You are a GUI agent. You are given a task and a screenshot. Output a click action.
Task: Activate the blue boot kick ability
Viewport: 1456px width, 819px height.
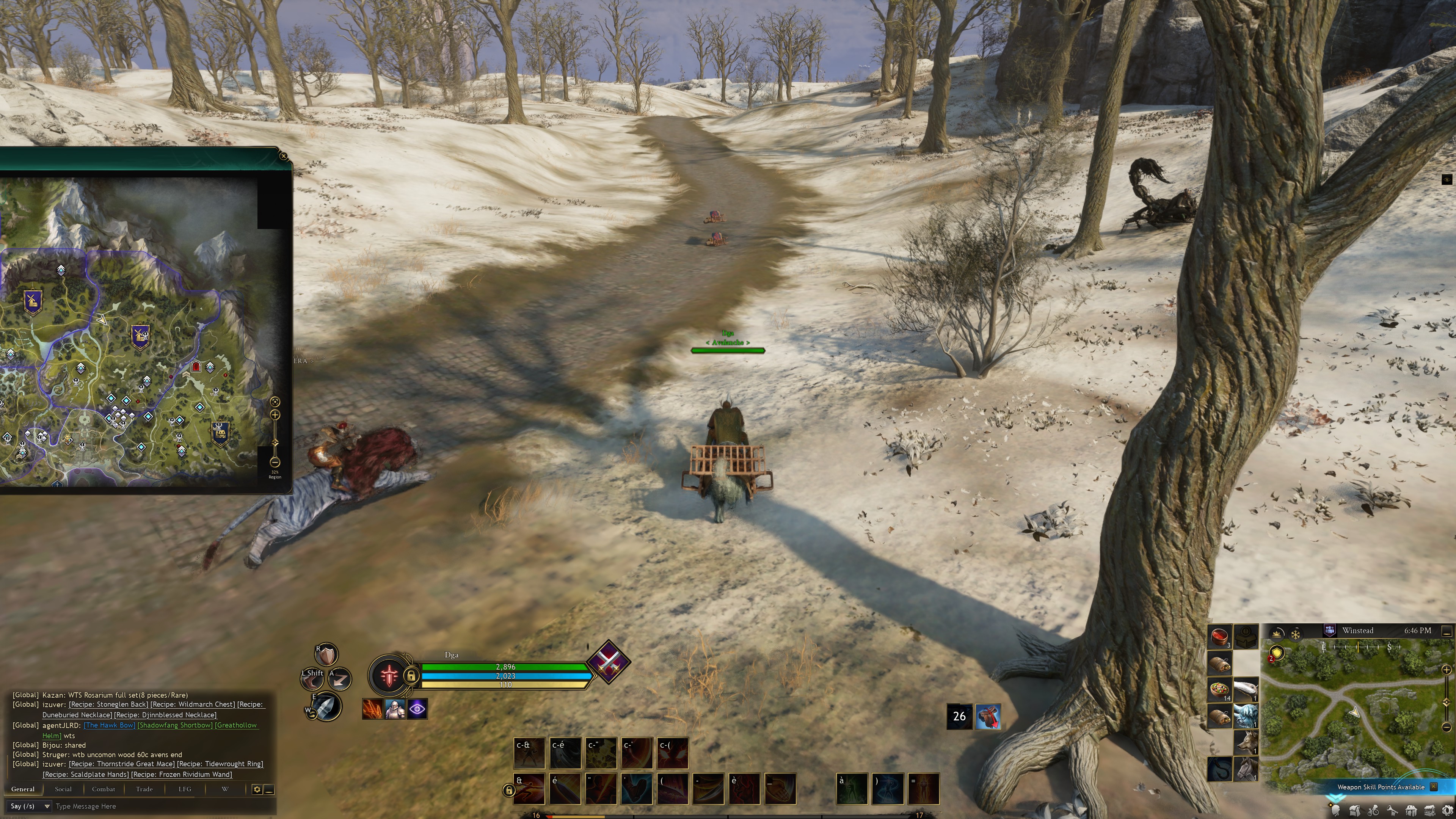pos(637,789)
